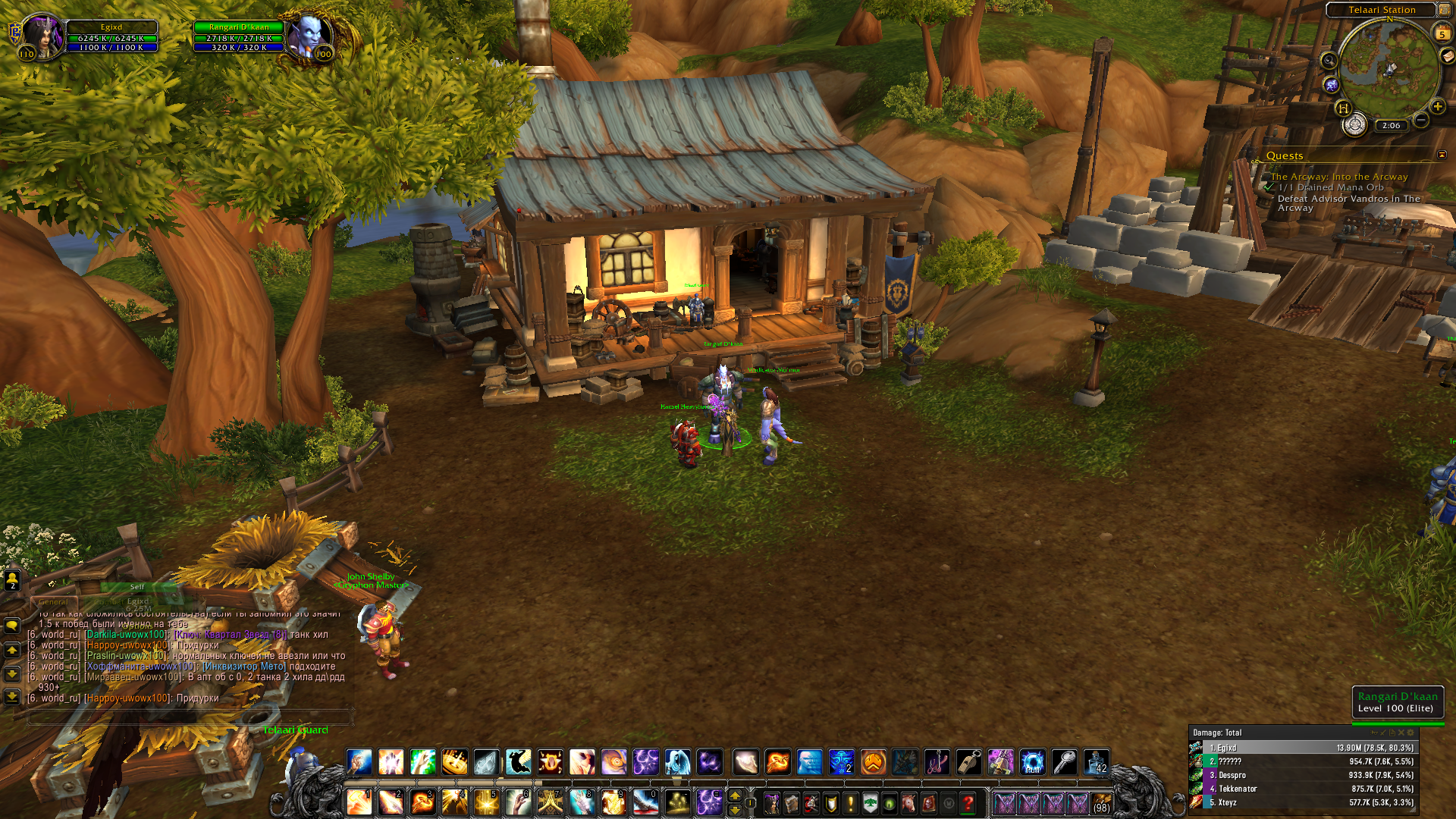
Task: Collapse the Quests tracker panel
Action: point(1442,155)
